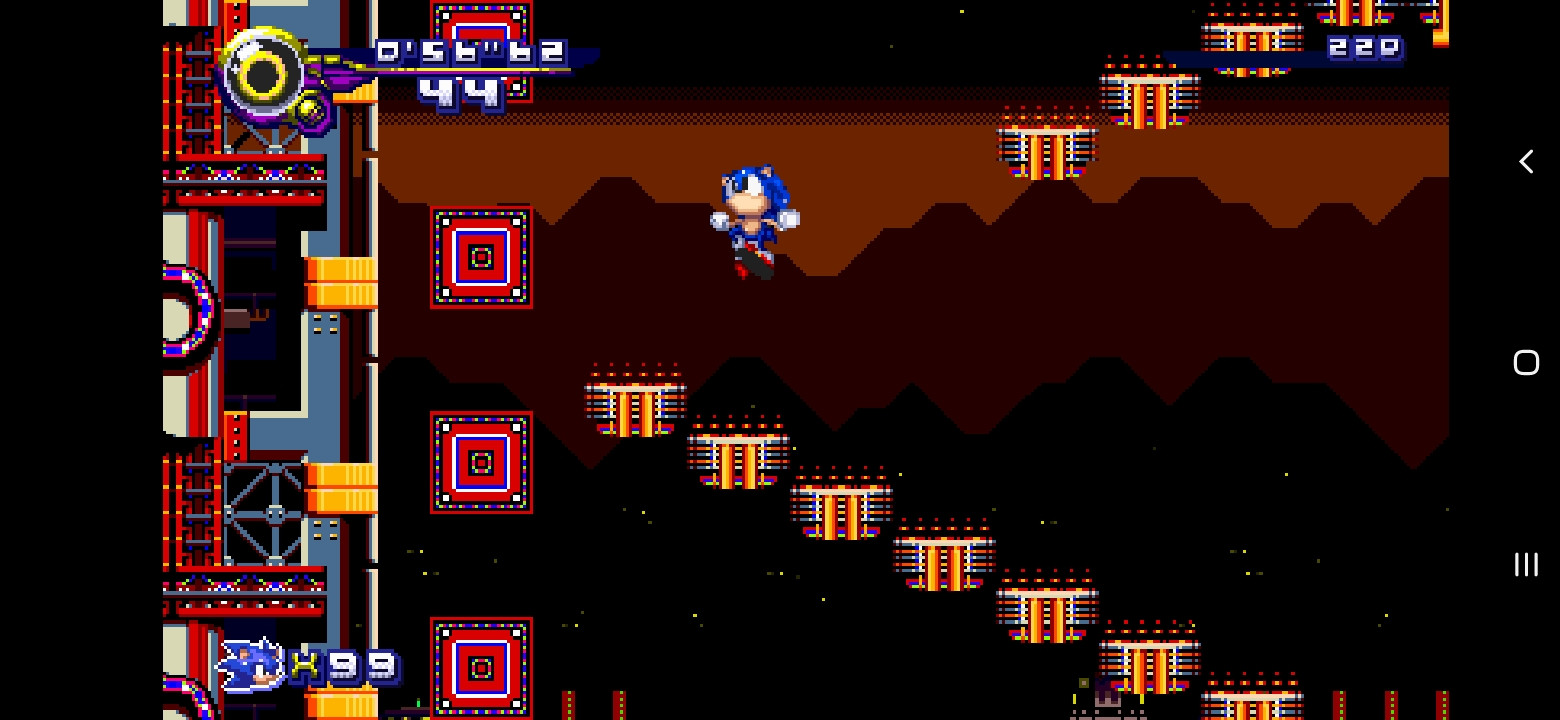The height and width of the screenshot is (720, 1560).
Task: Open recent apps with the bar icon
Action: 1524,564
